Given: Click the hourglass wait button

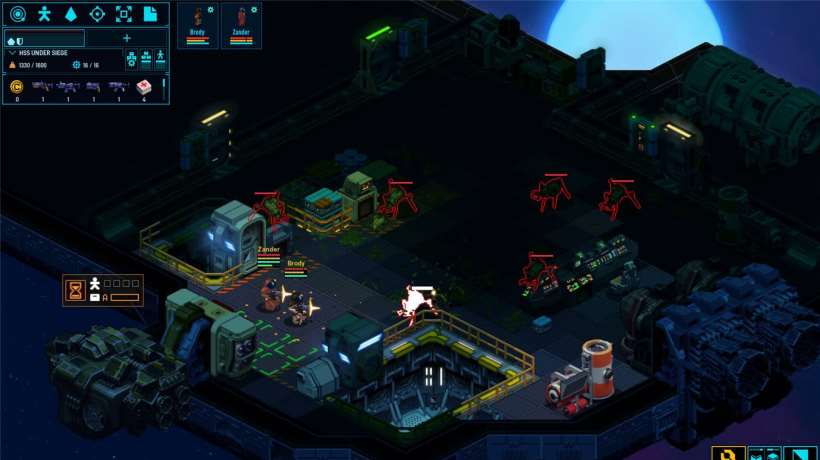Looking at the screenshot, I should click(x=75, y=290).
